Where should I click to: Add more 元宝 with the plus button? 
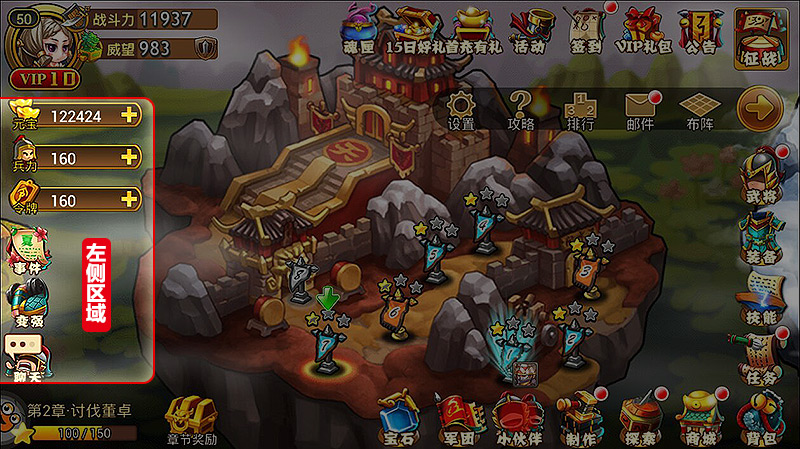[x=129, y=115]
